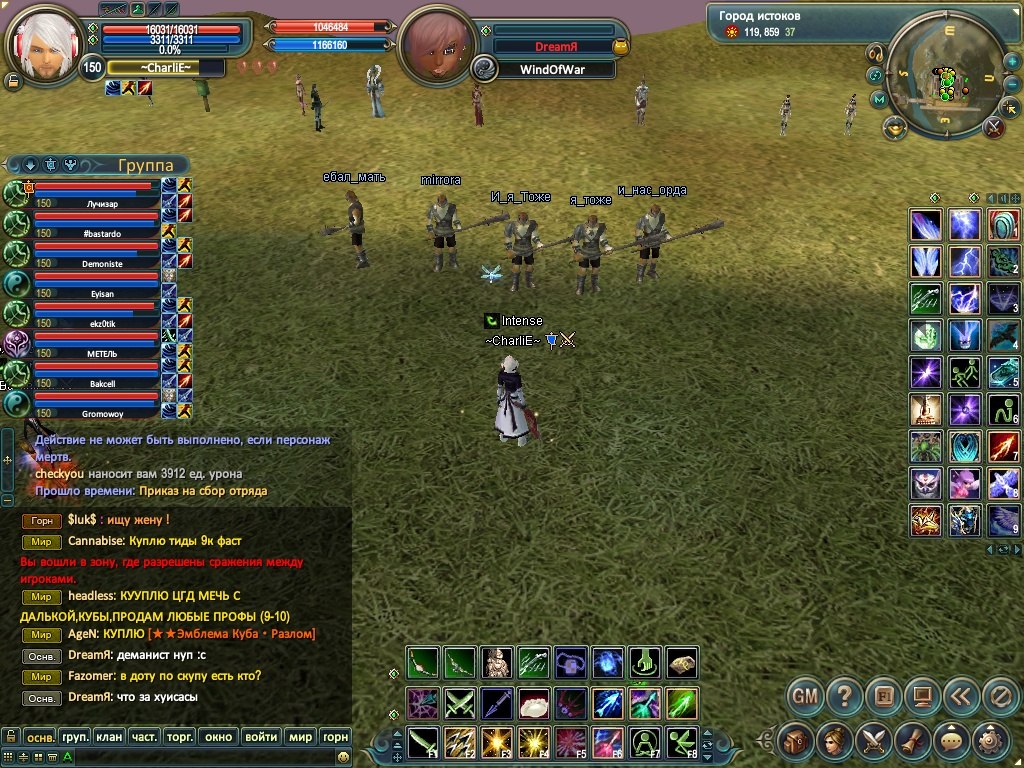
Task: Switch to the клан chat tab
Action: point(110,737)
